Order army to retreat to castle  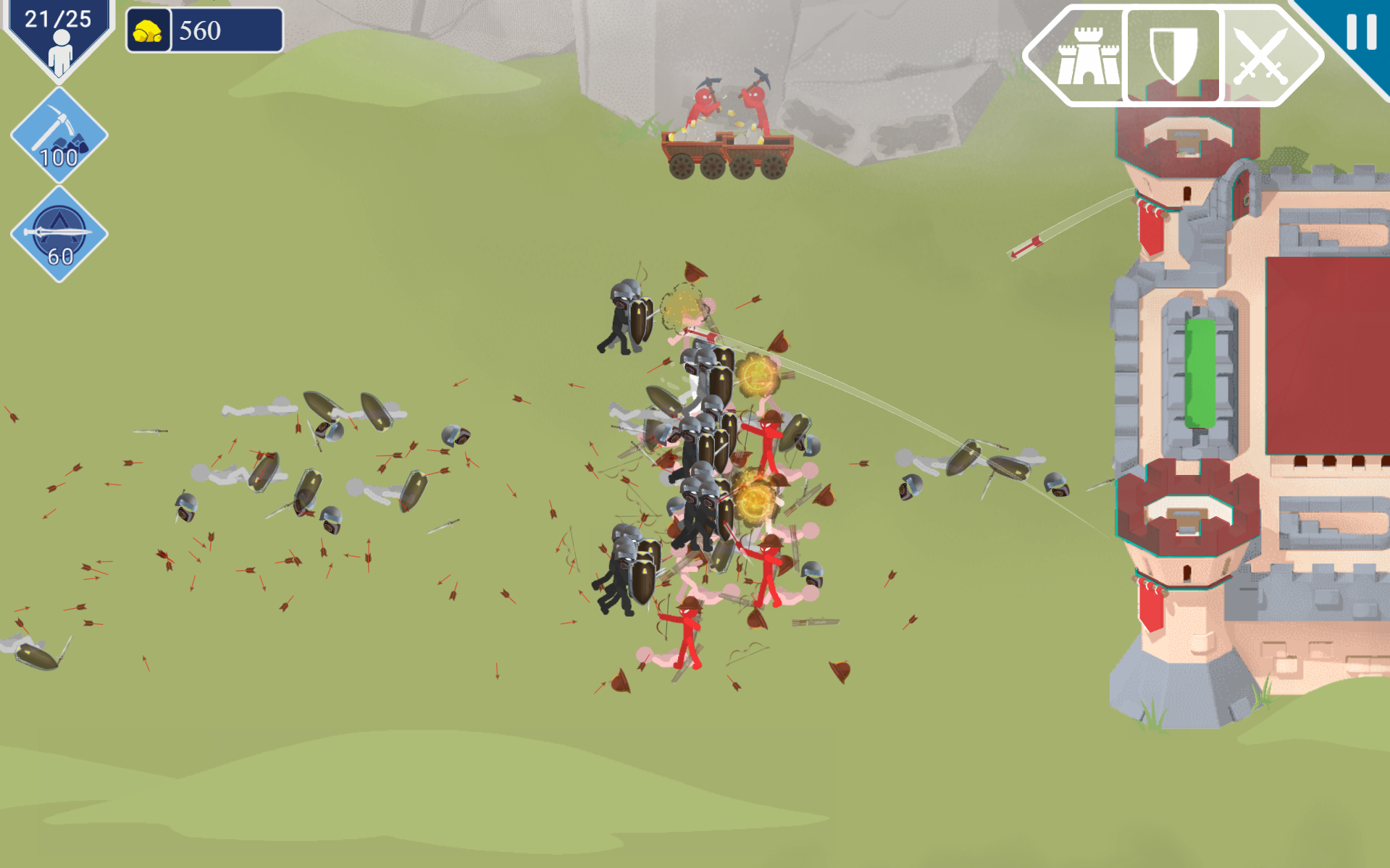point(1087,56)
